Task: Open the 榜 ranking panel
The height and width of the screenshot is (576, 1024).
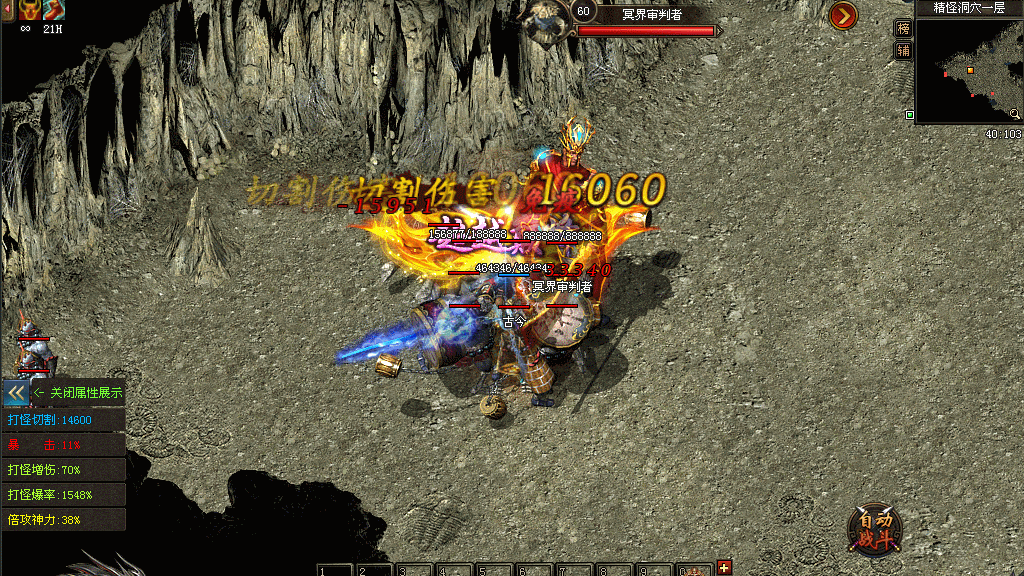Action: tap(903, 28)
